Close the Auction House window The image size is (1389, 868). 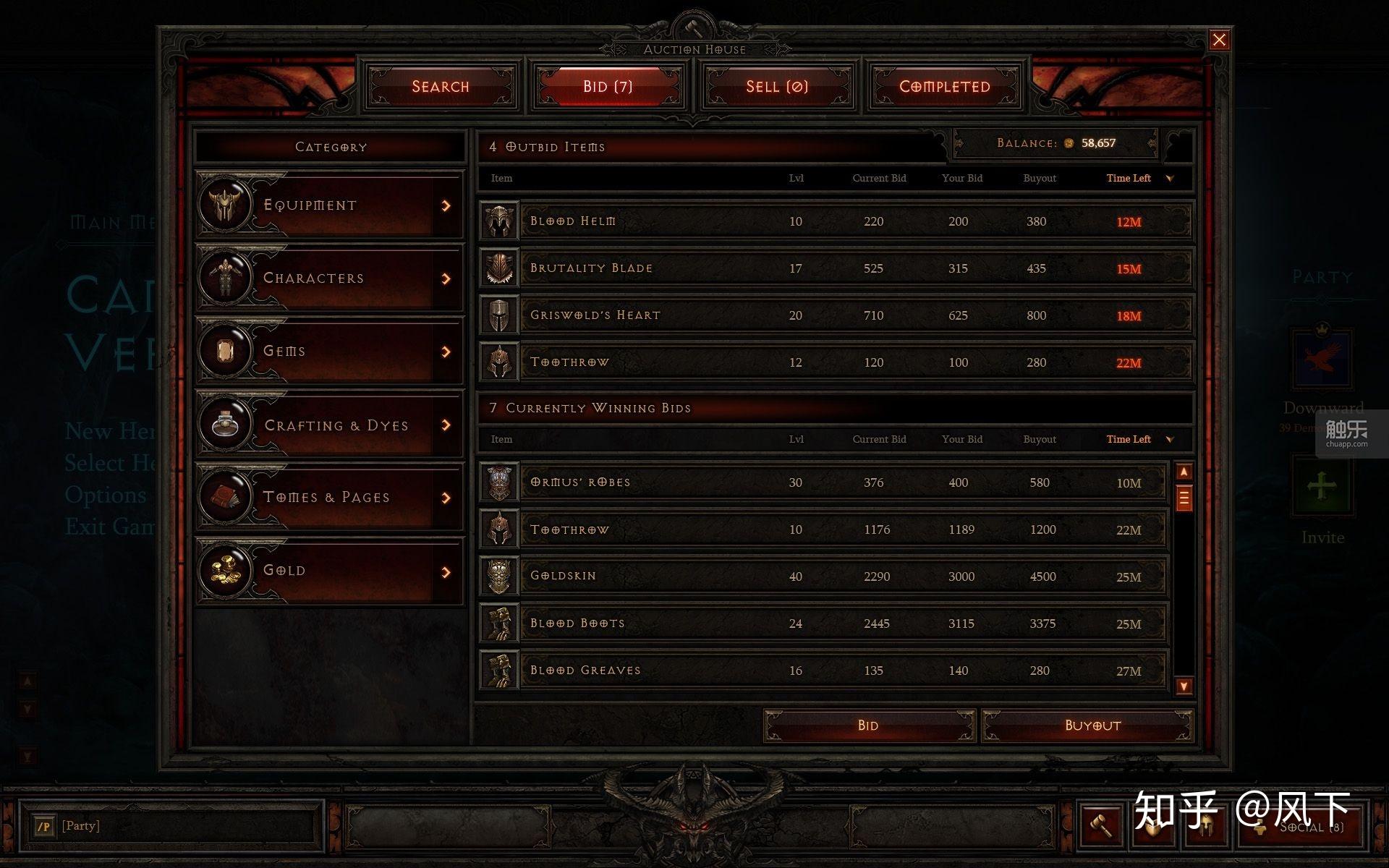pyautogui.click(x=1219, y=40)
